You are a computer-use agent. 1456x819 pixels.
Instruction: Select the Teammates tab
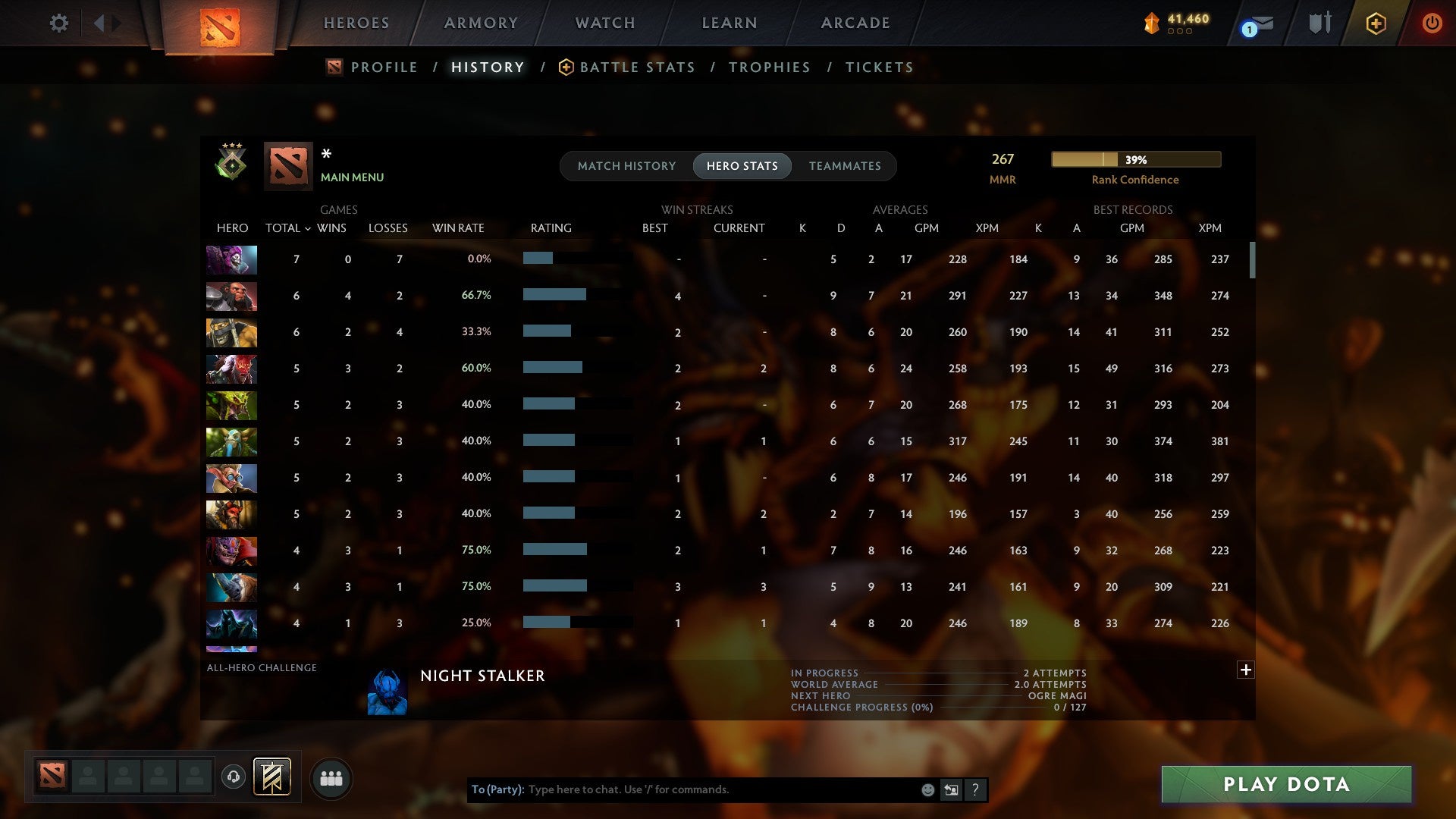(845, 166)
